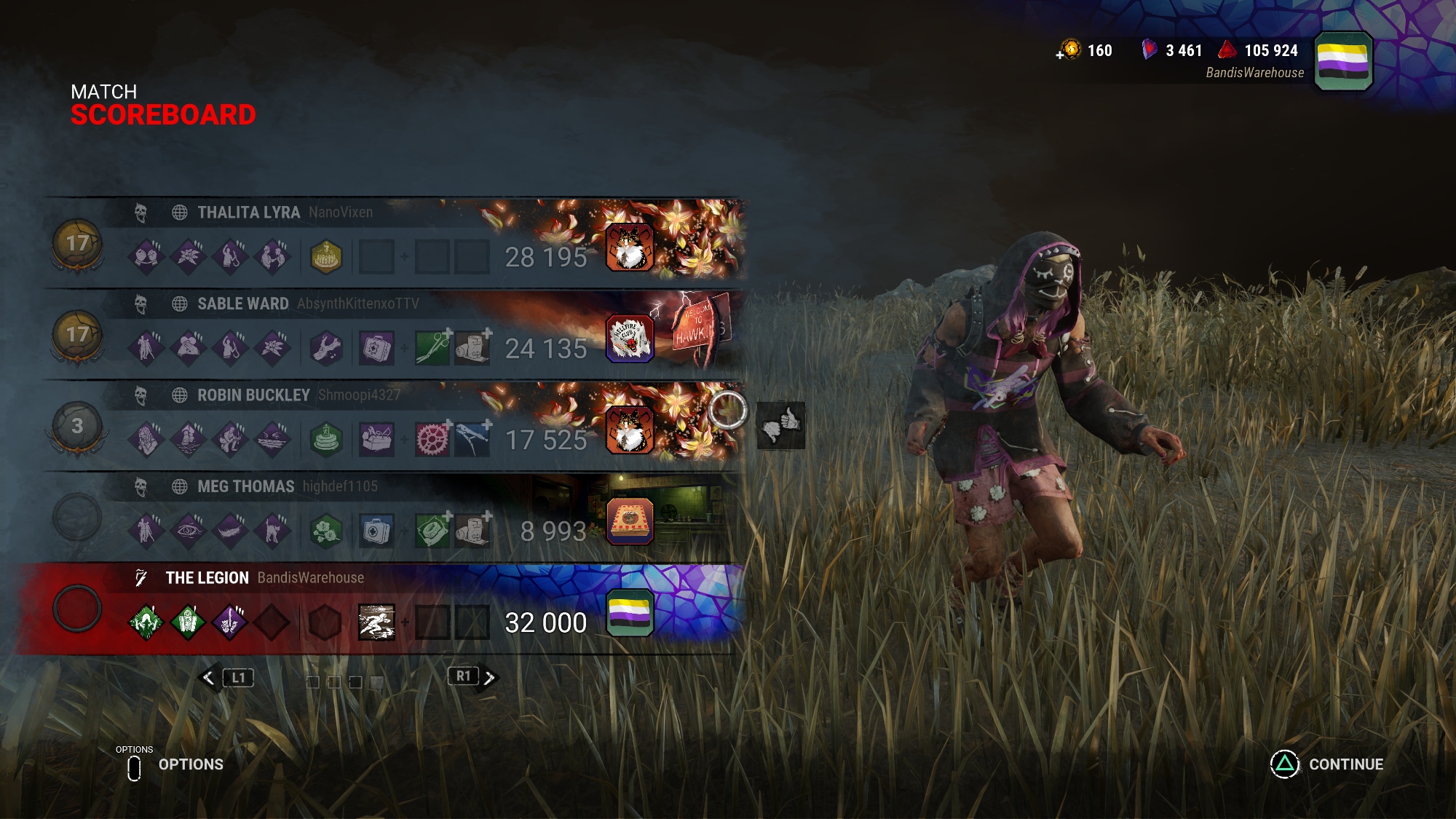Image resolution: width=1456 pixels, height=819 pixels.
Task: Inspect The Legion's running figure power icon
Action: pyautogui.click(x=376, y=623)
